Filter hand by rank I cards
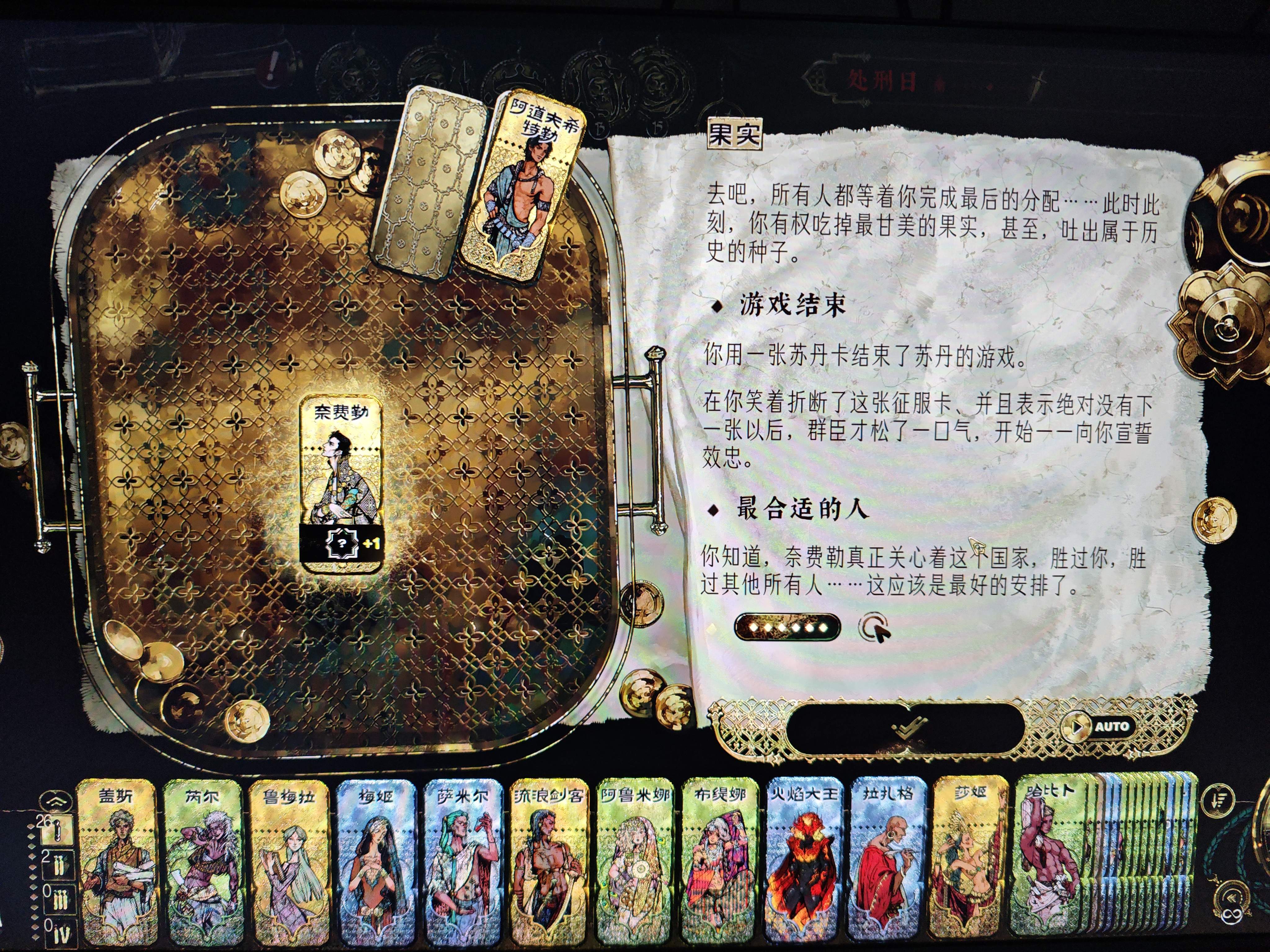The width and height of the screenshot is (1270, 952). coord(57,830)
